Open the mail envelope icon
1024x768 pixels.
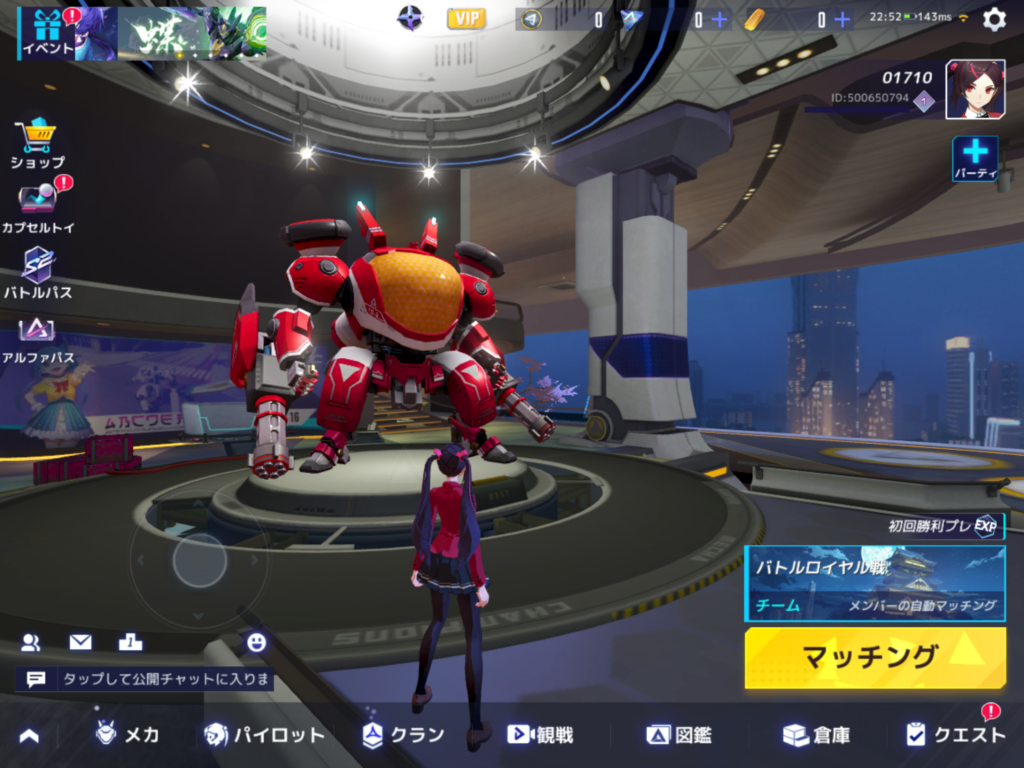pyautogui.click(x=80, y=642)
